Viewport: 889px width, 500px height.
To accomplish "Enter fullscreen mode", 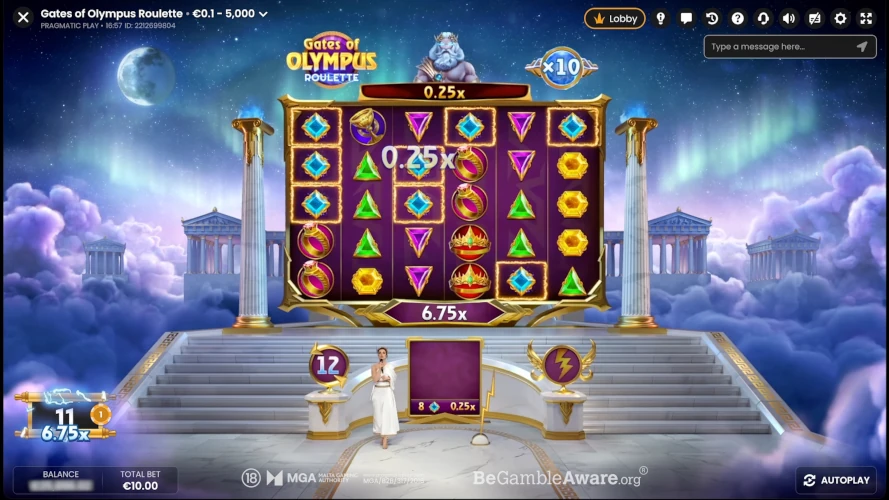I will point(866,18).
